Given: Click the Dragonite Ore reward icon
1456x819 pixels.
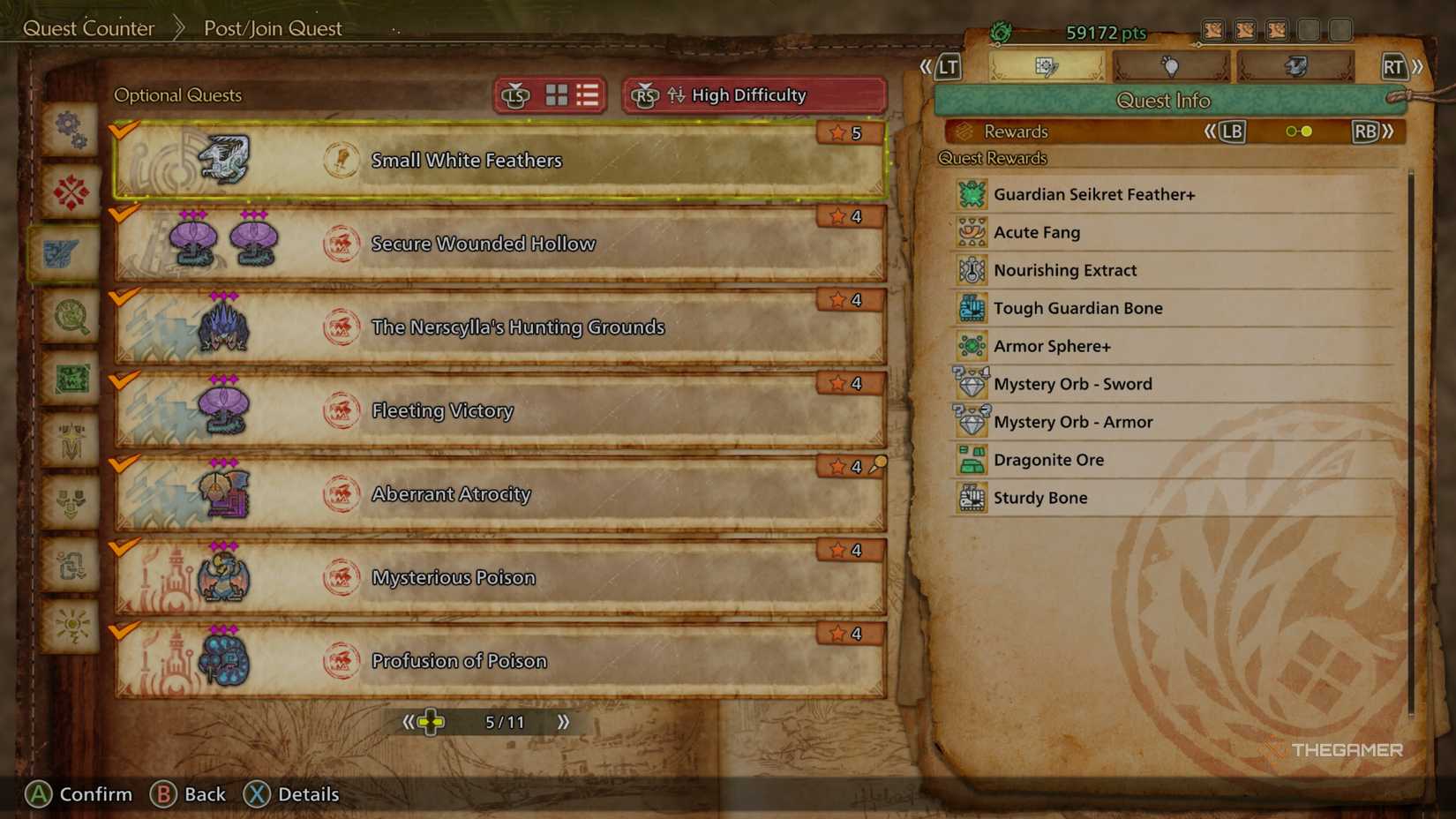Looking at the screenshot, I should point(971,460).
